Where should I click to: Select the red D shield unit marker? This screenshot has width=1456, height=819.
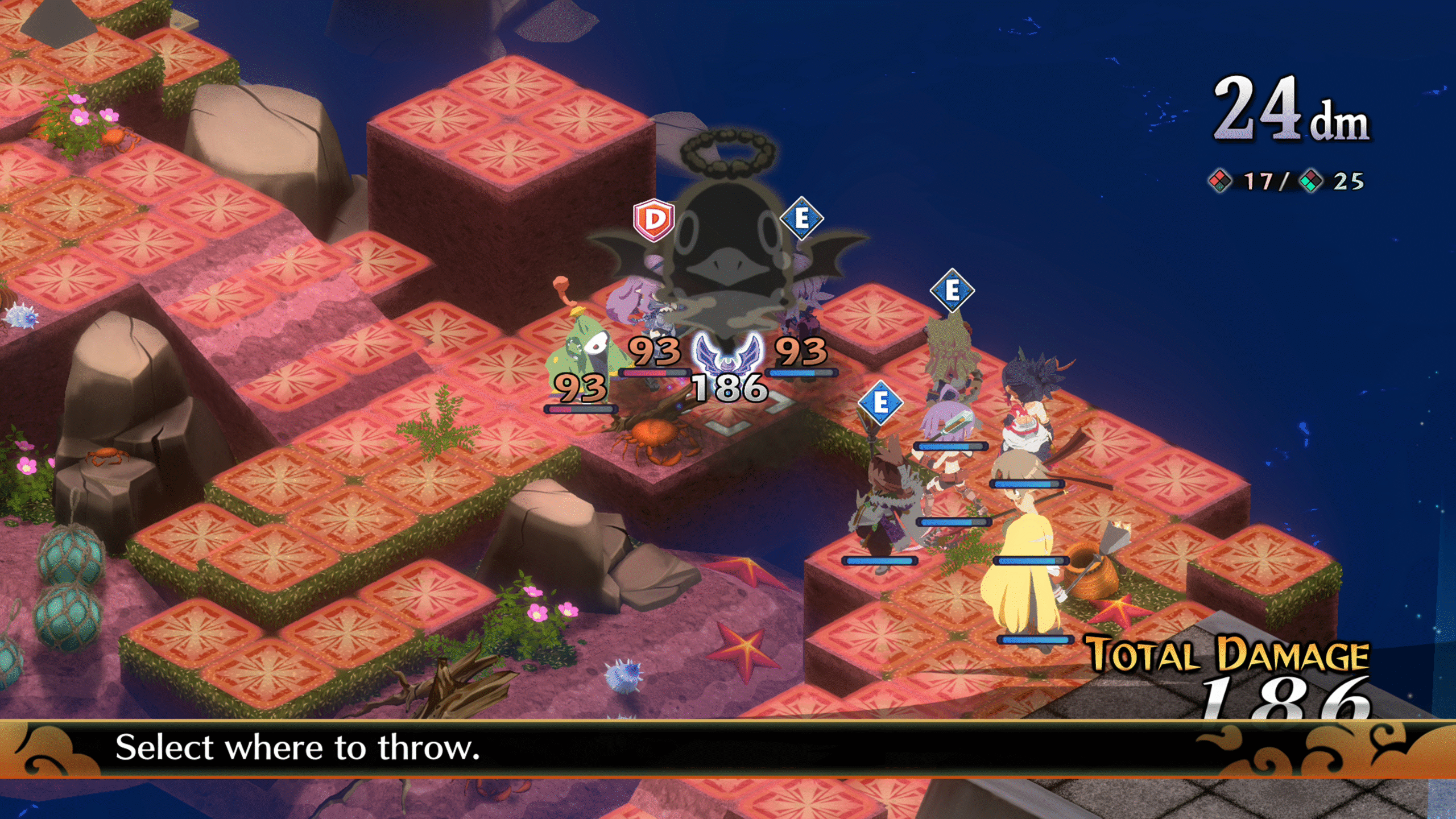[654, 220]
